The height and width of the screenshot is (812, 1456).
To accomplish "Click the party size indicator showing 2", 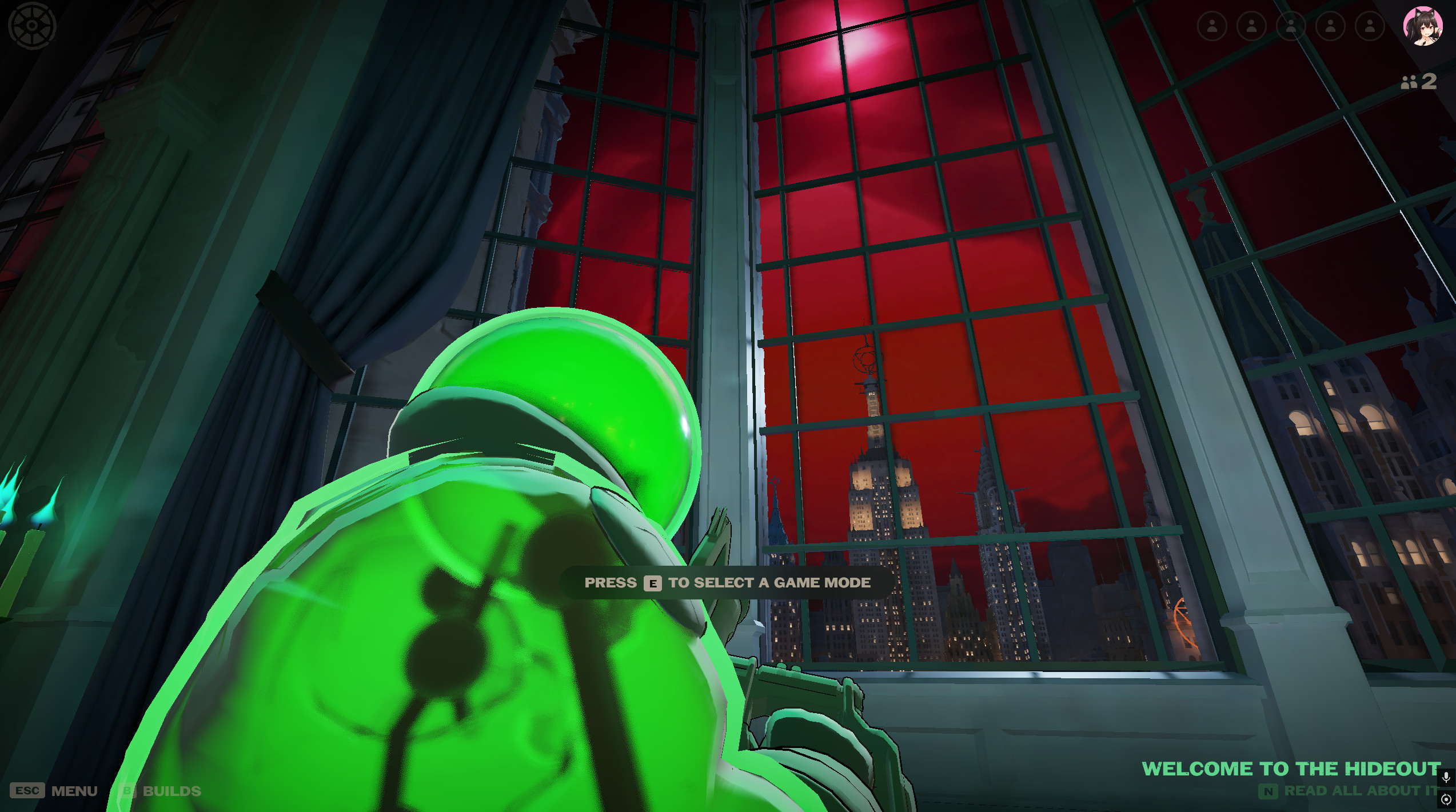I will 1419,82.
